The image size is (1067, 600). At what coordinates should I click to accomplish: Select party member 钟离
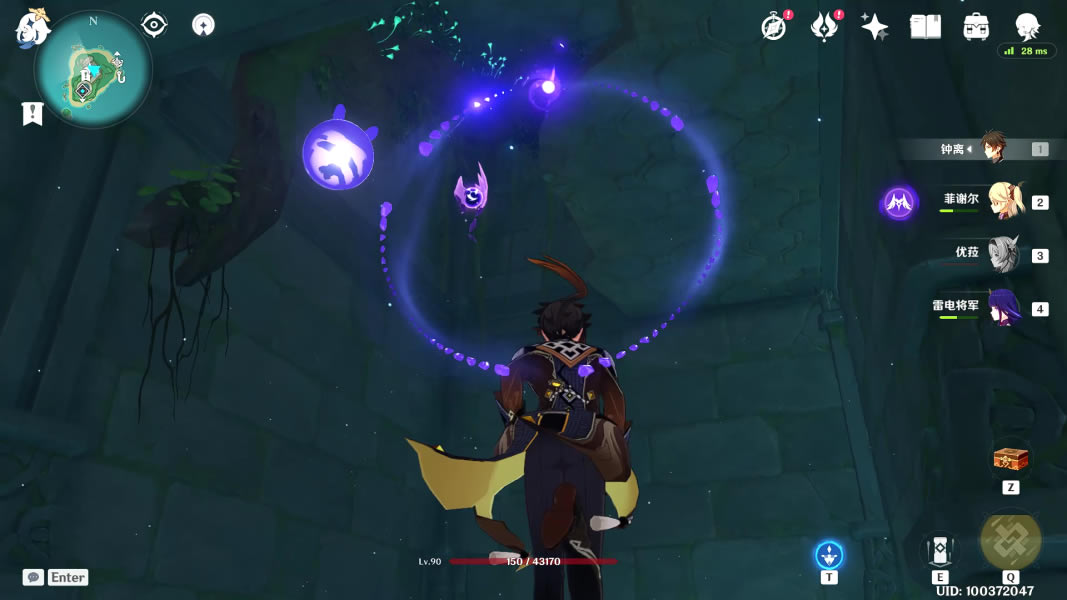[x=991, y=148]
